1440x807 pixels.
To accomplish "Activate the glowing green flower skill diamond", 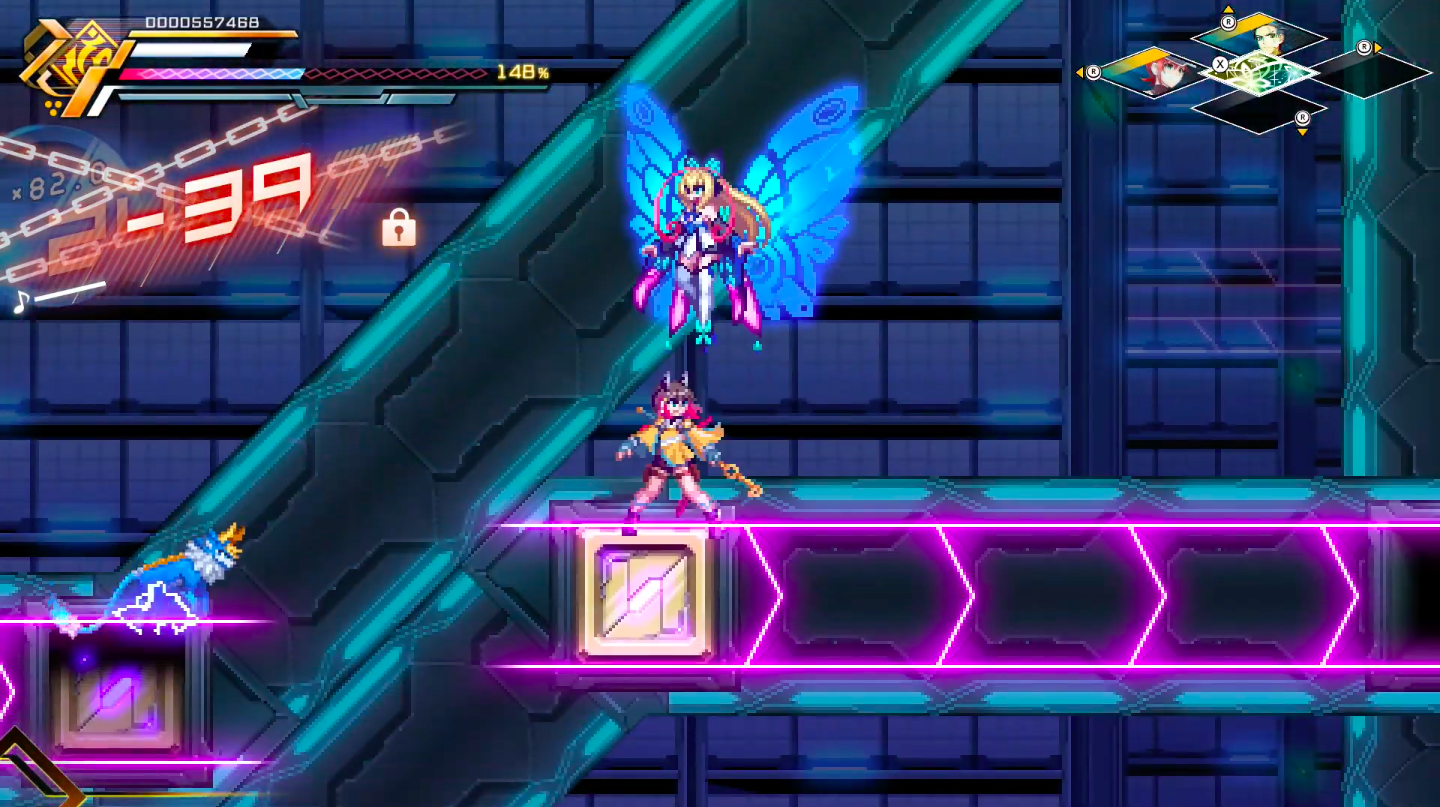I will (x=1259, y=72).
